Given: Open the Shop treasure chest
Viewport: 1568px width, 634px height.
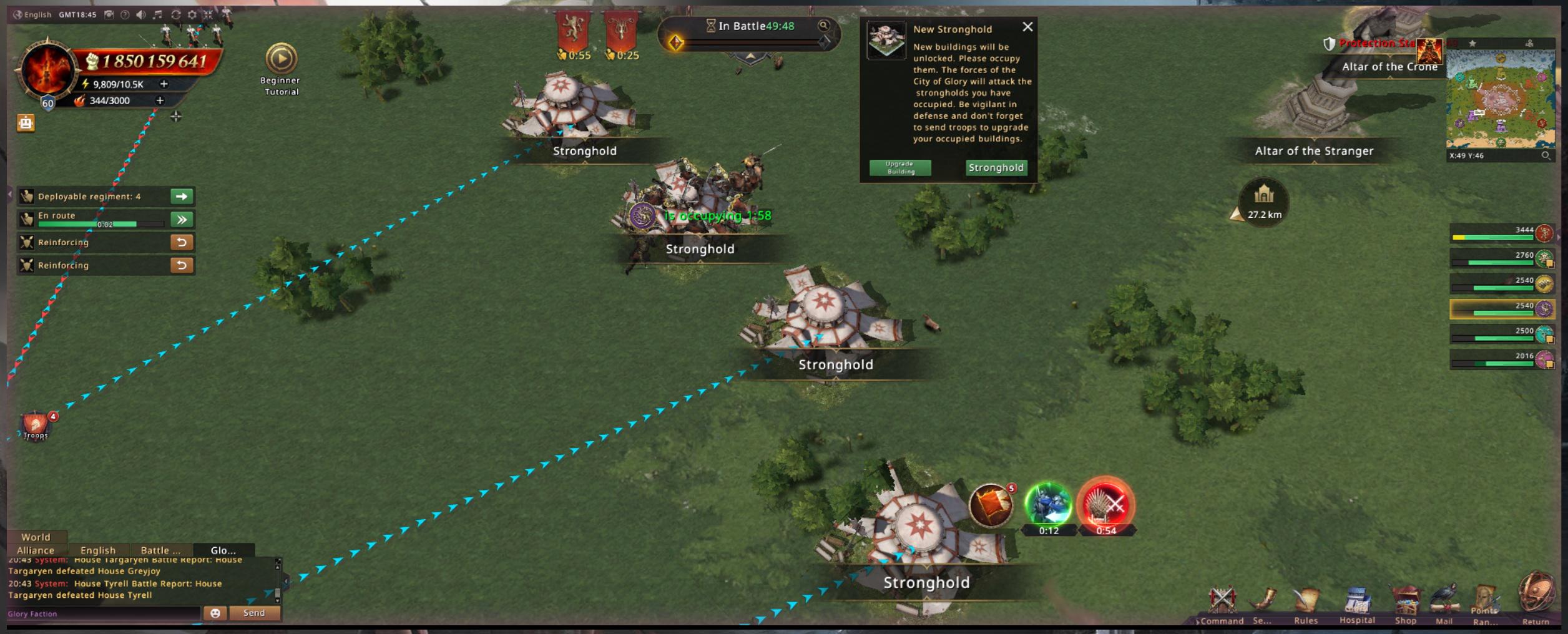Looking at the screenshot, I should click(x=1405, y=604).
